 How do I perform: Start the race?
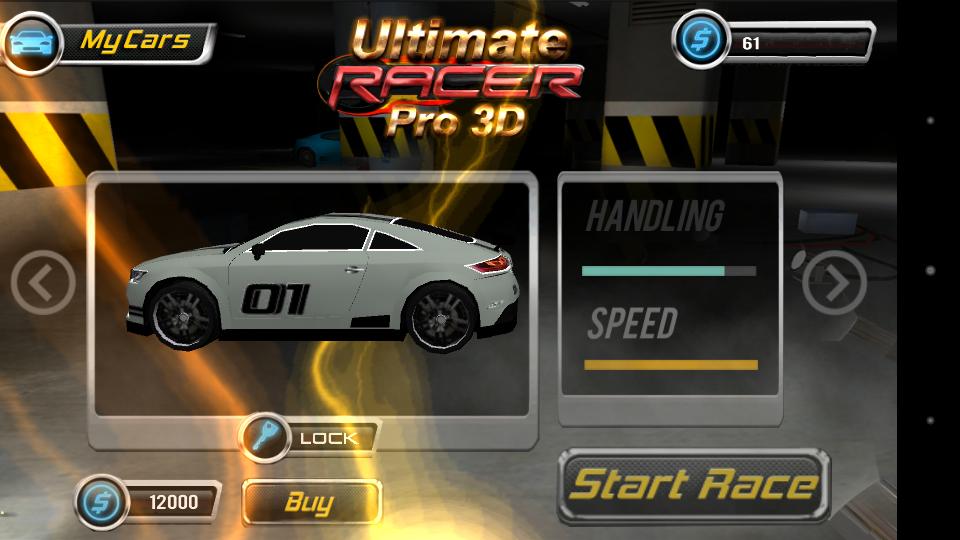pyautogui.click(x=694, y=486)
